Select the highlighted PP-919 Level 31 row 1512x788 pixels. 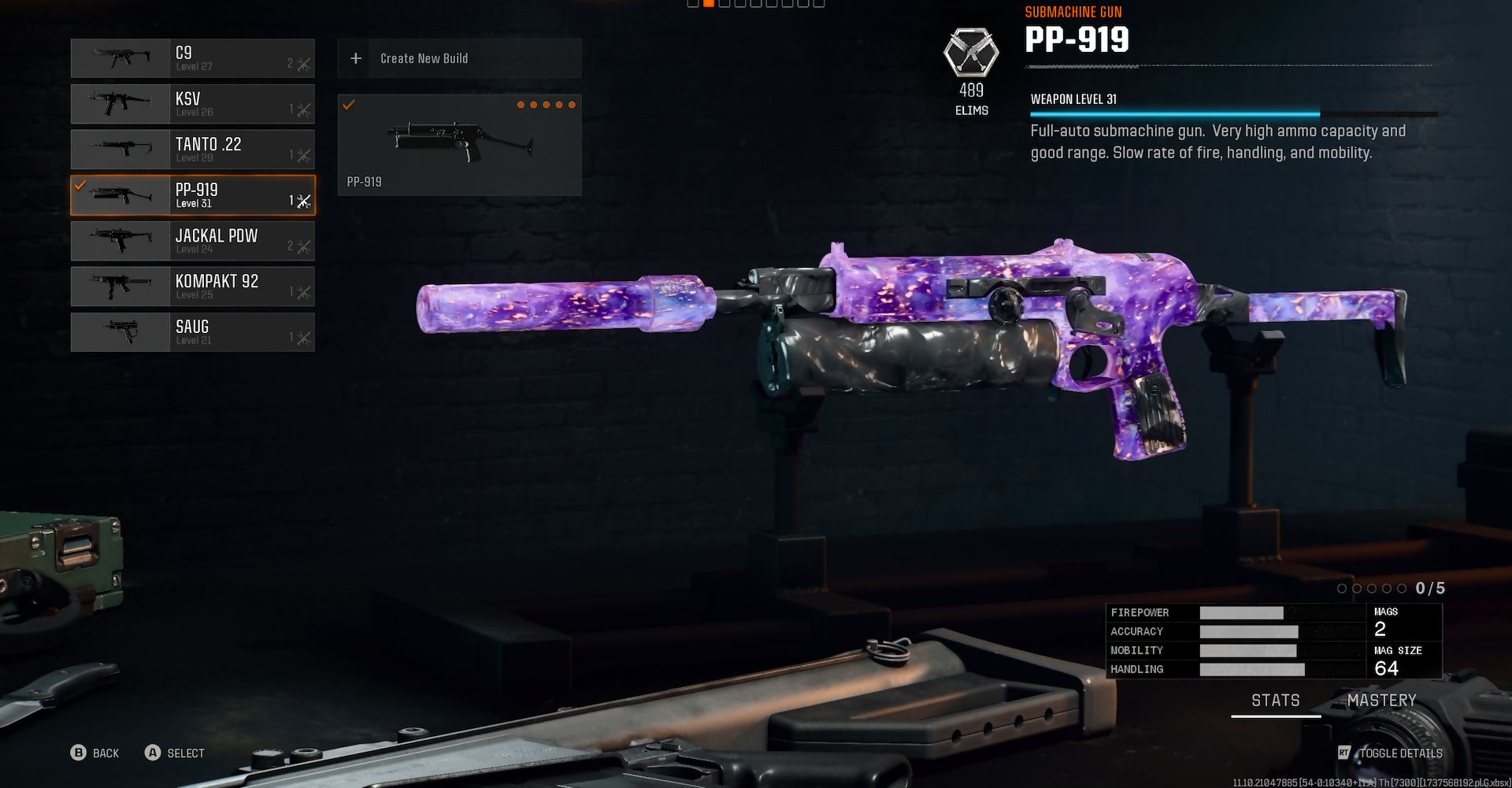pos(193,195)
